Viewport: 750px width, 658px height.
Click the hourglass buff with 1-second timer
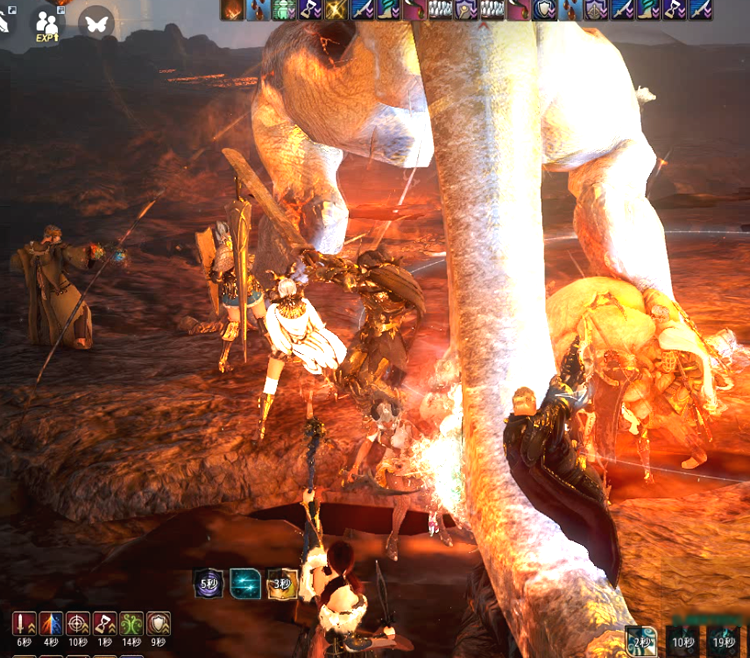[105, 625]
